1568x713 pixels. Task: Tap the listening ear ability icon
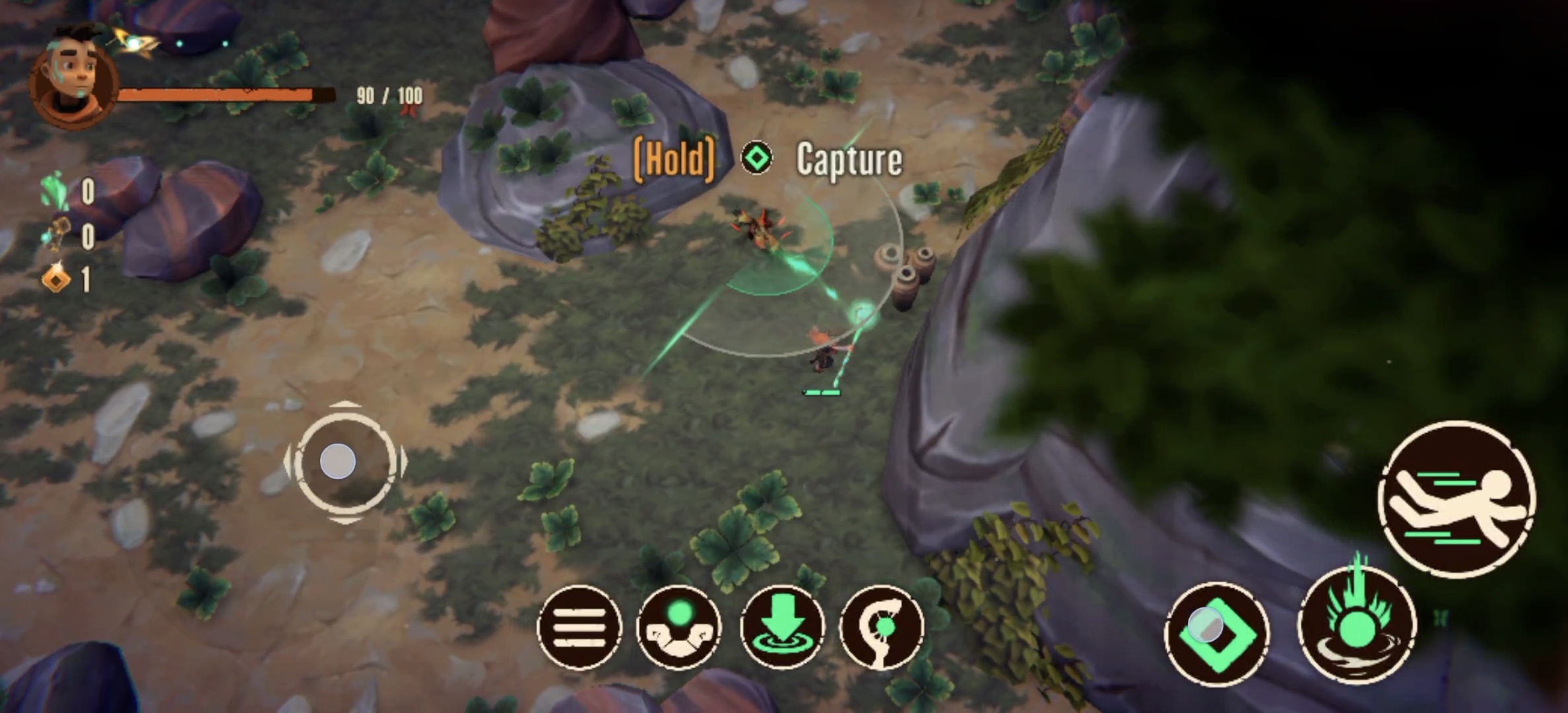(x=884, y=626)
